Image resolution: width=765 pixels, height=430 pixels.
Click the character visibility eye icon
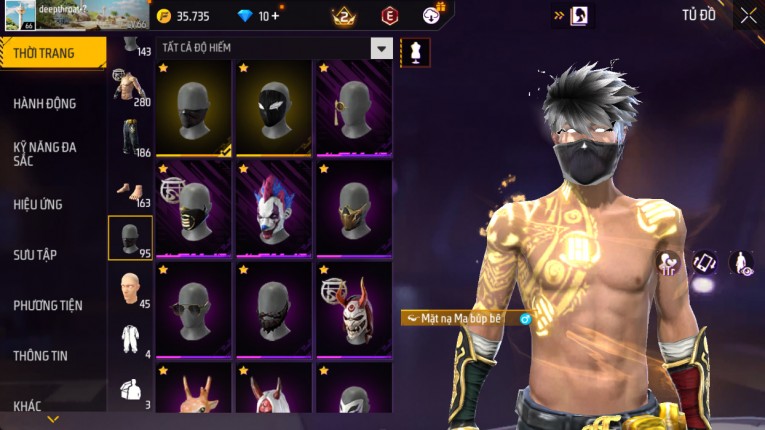742,263
